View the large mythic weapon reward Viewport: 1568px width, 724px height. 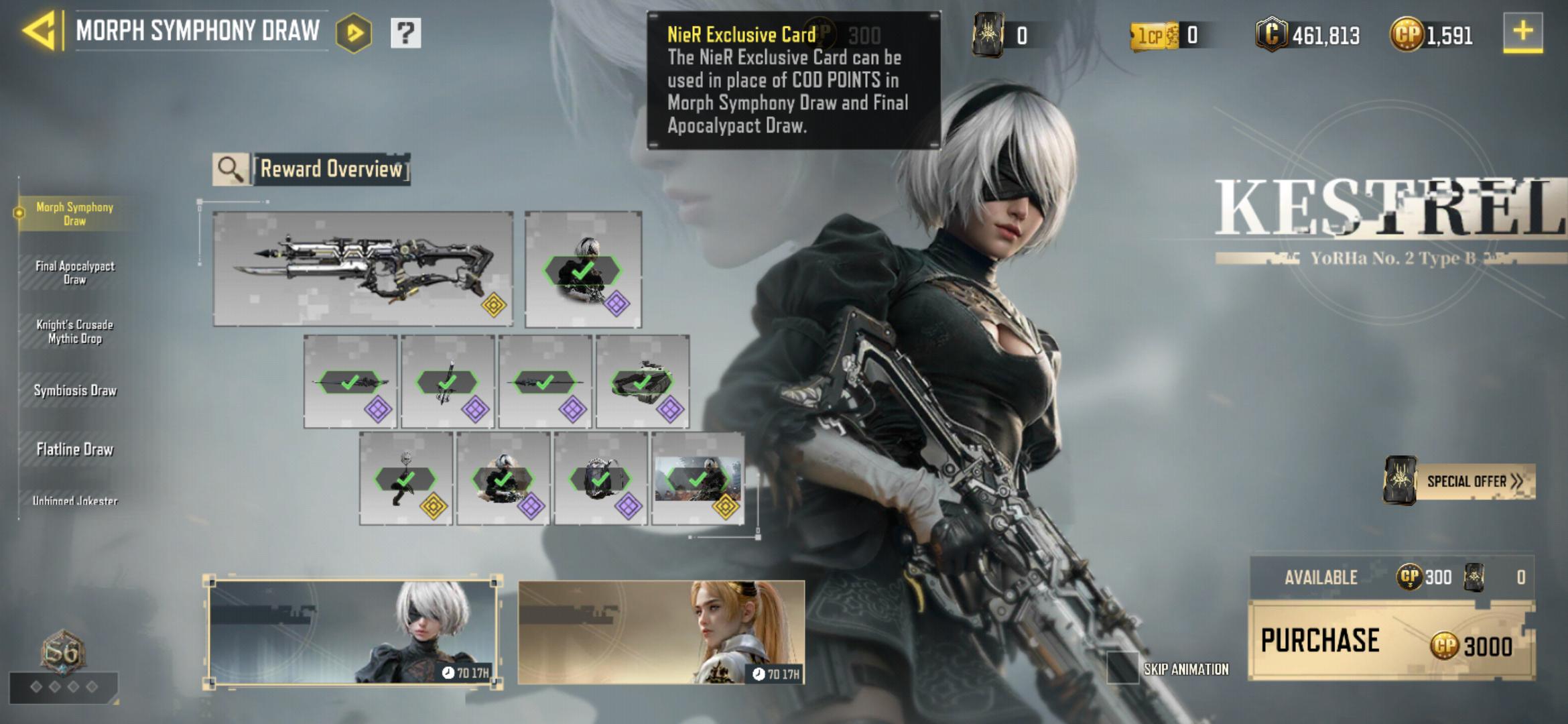click(x=363, y=269)
